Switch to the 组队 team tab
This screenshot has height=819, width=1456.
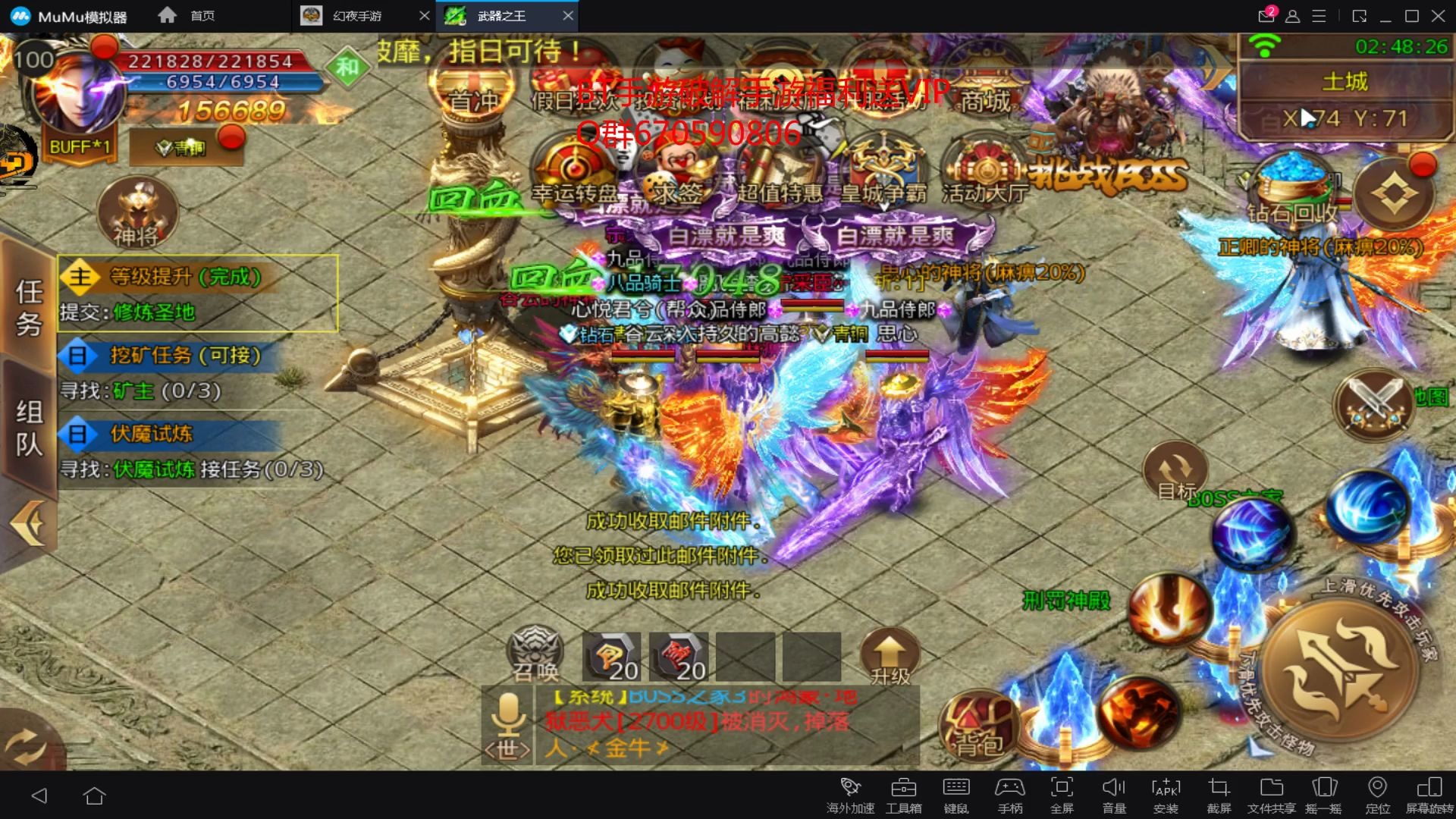(29, 428)
